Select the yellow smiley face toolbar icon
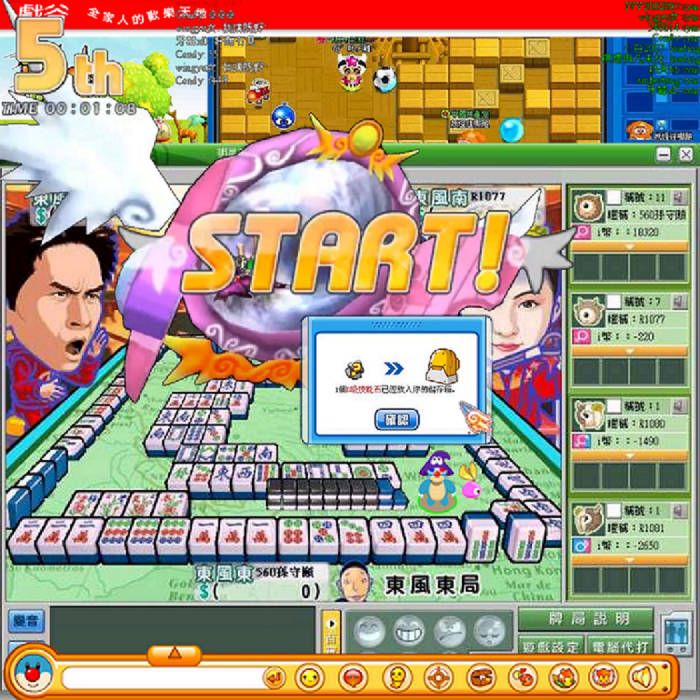 point(310,677)
